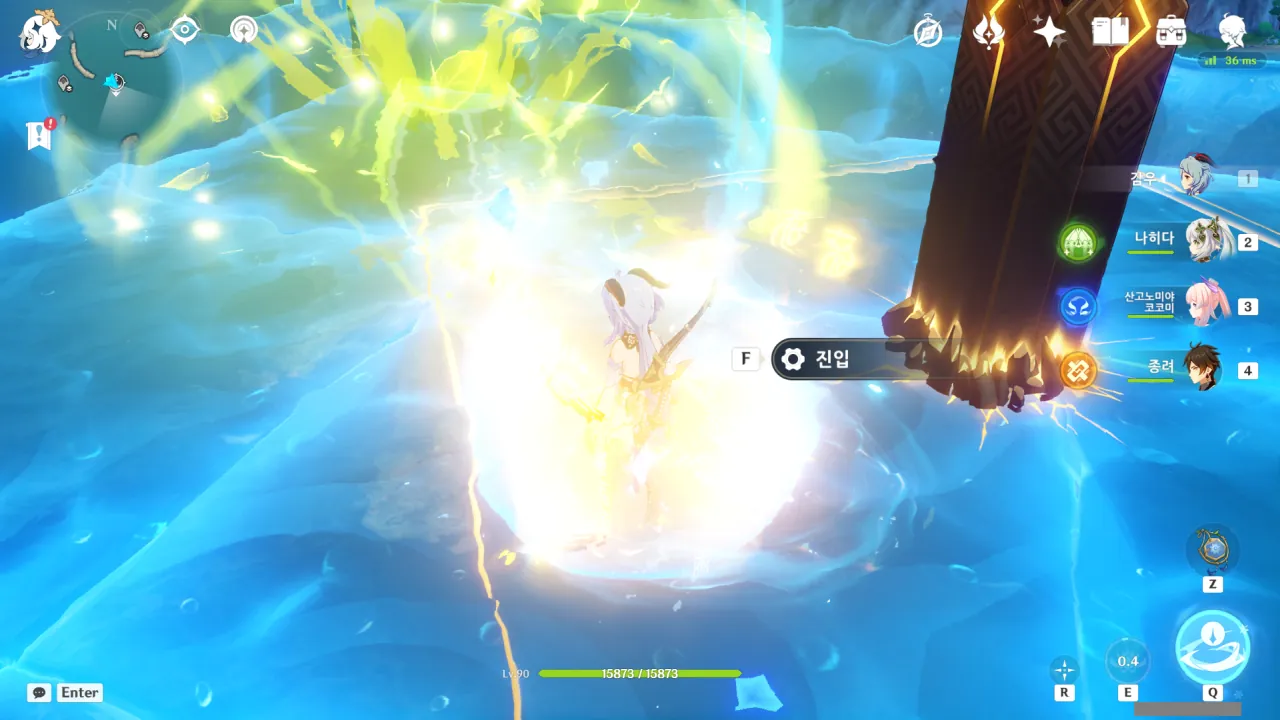The image size is (1280, 720).
Task: Click the signal beacon icon beside minimap
Action: (x=243, y=30)
